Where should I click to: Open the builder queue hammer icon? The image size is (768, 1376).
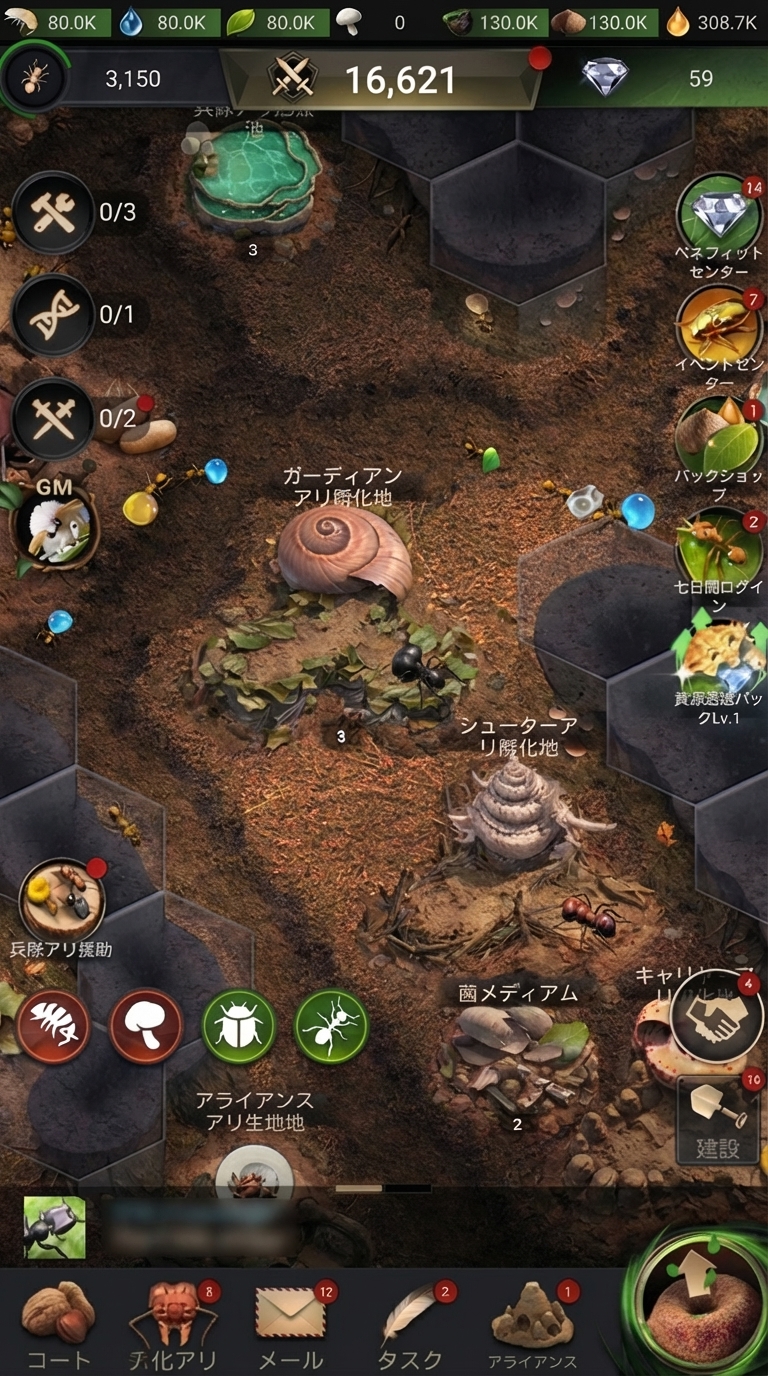tap(53, 211)
